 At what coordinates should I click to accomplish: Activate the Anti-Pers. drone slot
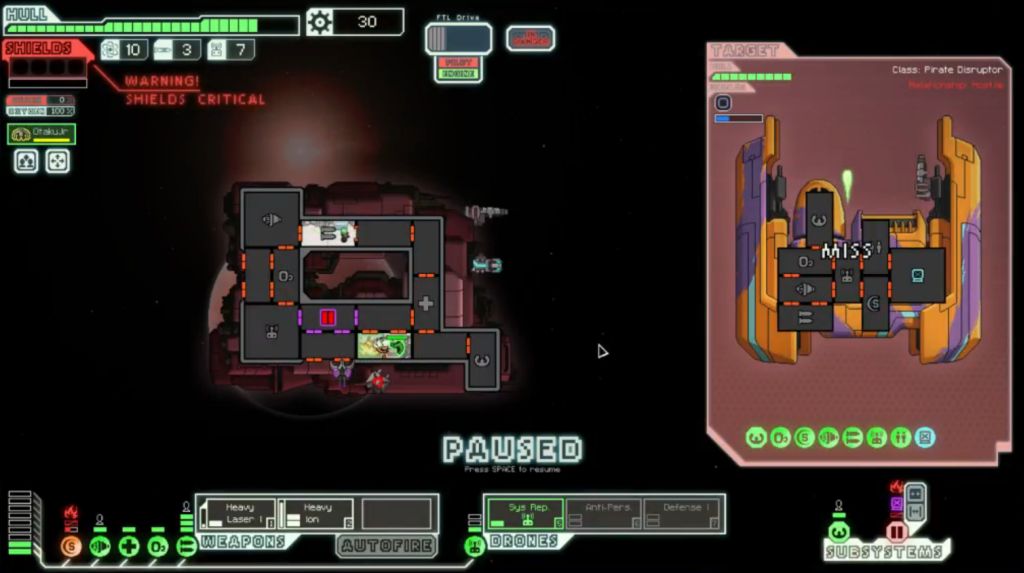pyautogui.click(x=604, y=513)
